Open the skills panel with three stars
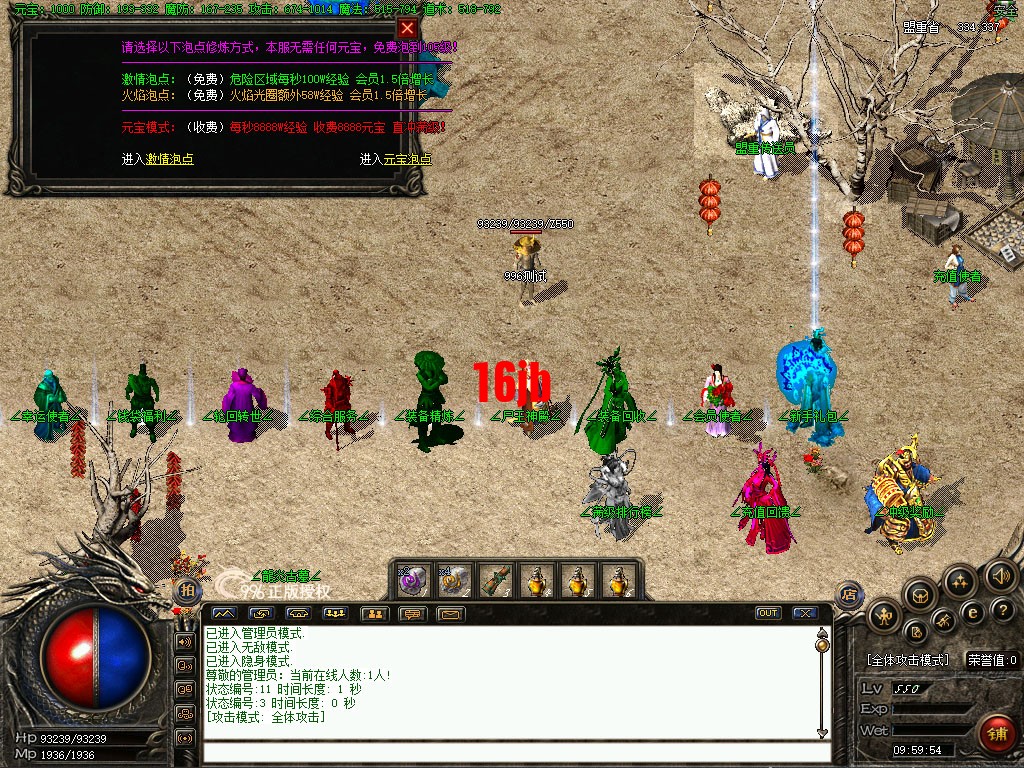1024x768 pixels. pos(960,580)
